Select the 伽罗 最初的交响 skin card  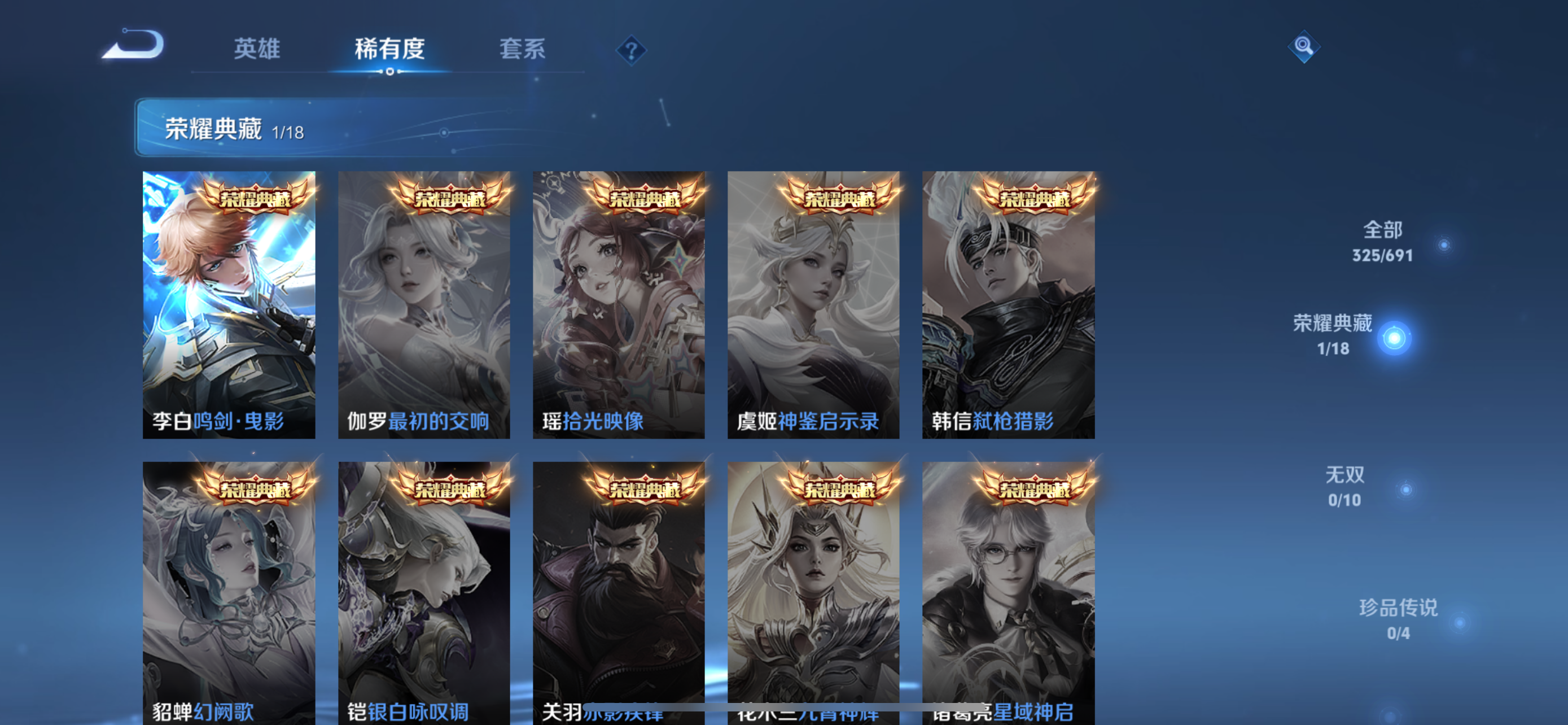(424, 304)
